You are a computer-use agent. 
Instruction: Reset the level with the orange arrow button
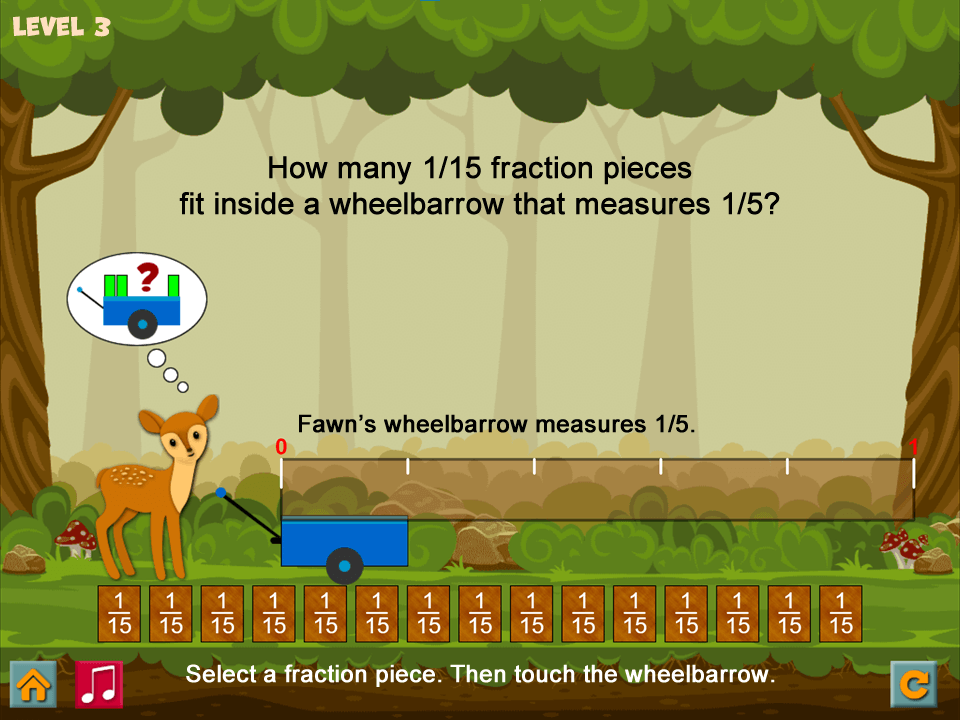click(x=914, y=684)
